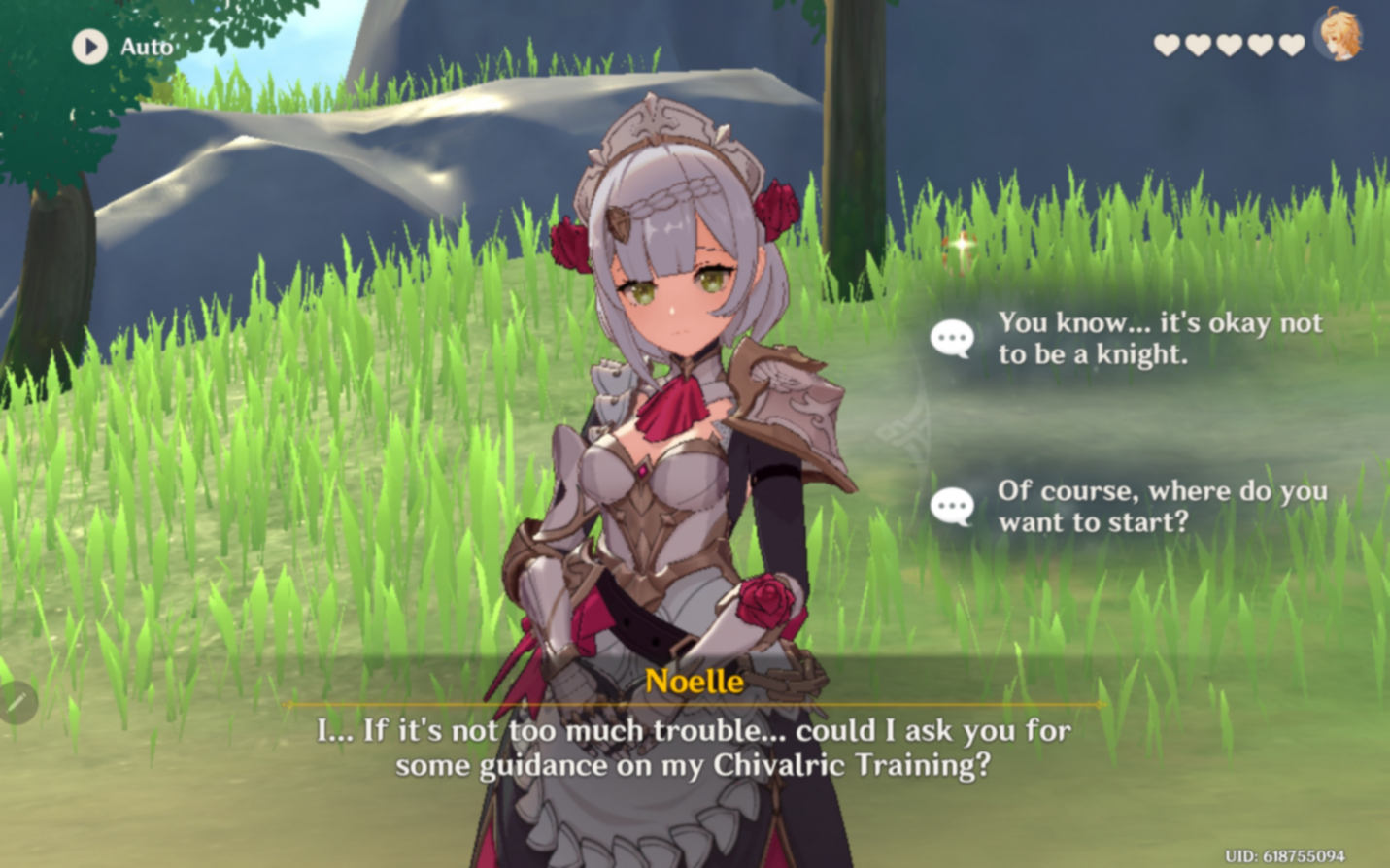Select the fifth friendship heart icon
1390x868 pixels.
[1291, 44]
